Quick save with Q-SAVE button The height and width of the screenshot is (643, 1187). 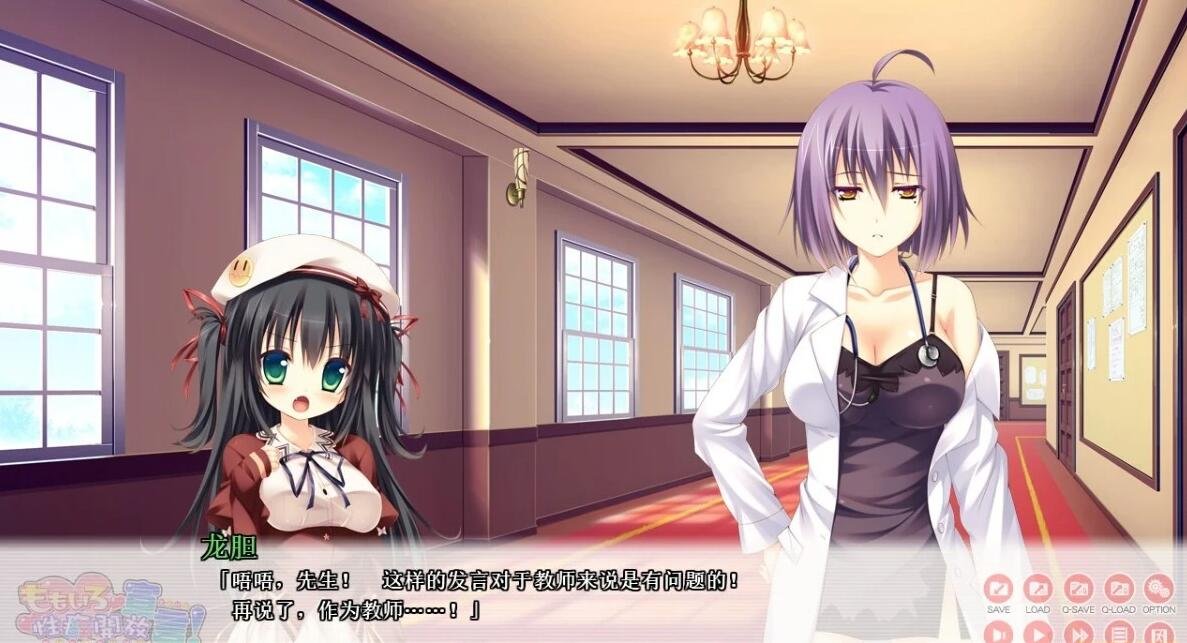click(1078, 588)
